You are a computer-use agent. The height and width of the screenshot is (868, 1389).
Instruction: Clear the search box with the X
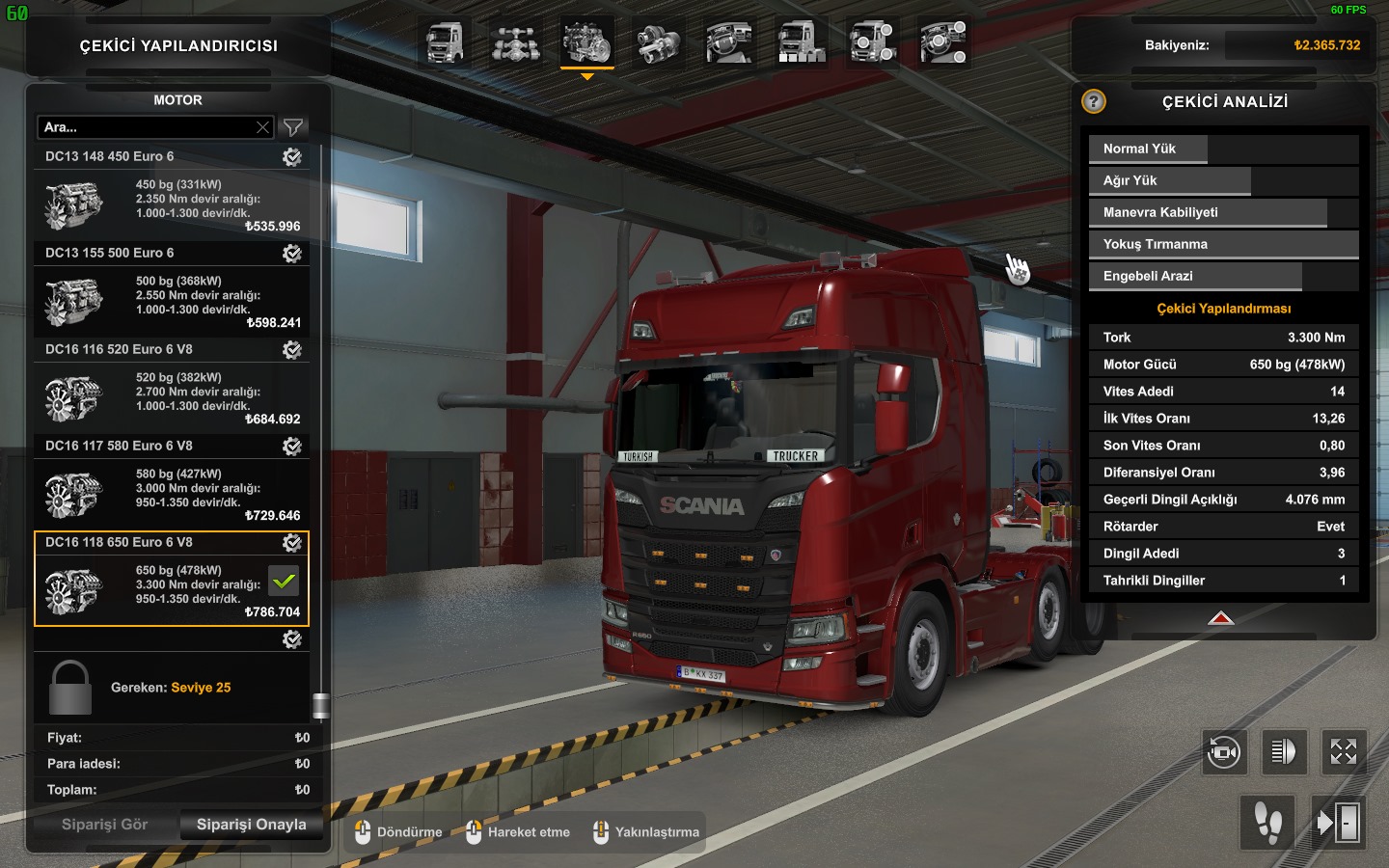[x=262, y=127]
